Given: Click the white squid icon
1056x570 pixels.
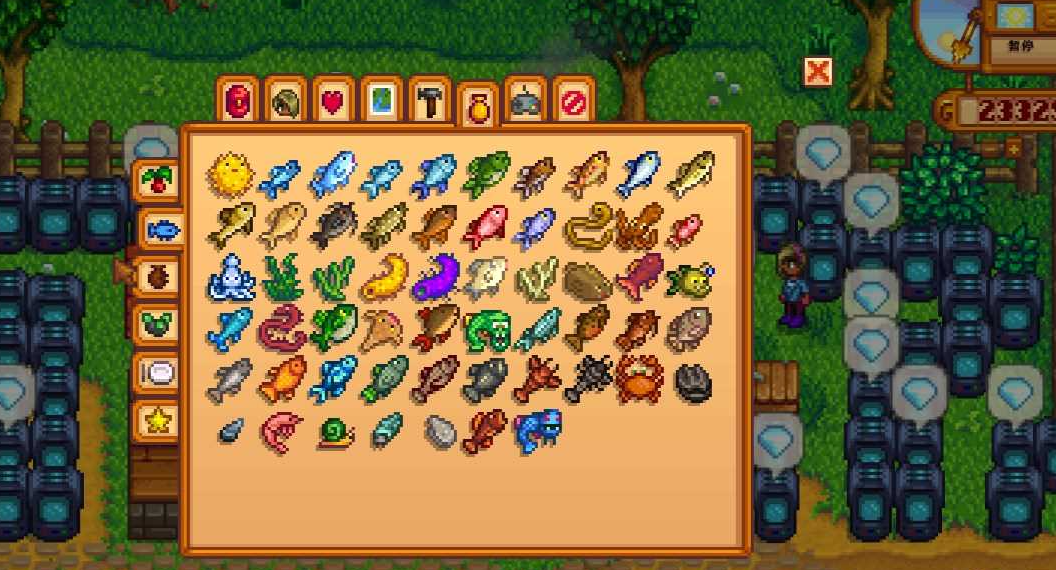Looking at the screenshot, I should [x=231, y=277].
